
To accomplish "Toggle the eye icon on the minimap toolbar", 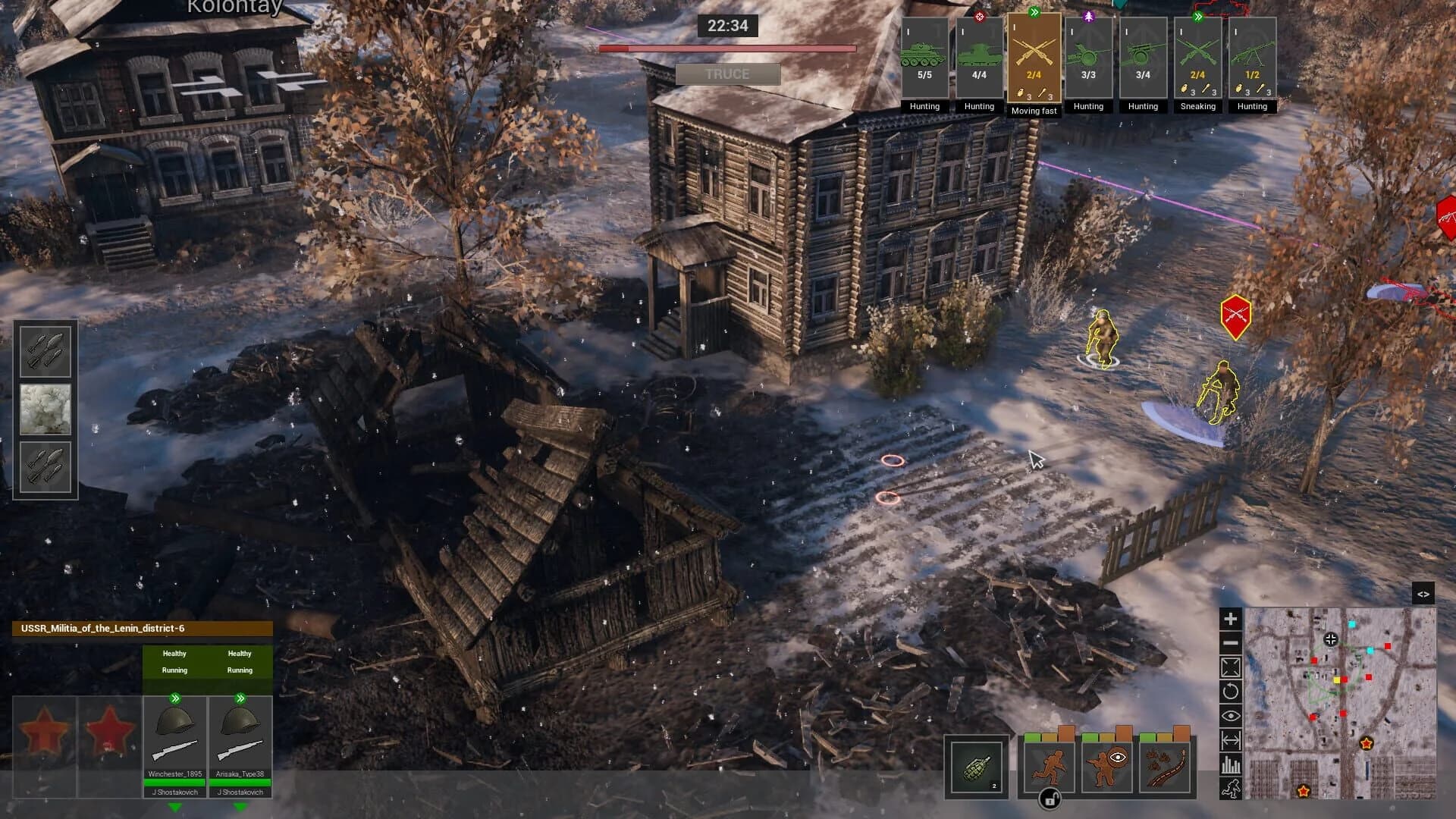I will coord(1230,715).
